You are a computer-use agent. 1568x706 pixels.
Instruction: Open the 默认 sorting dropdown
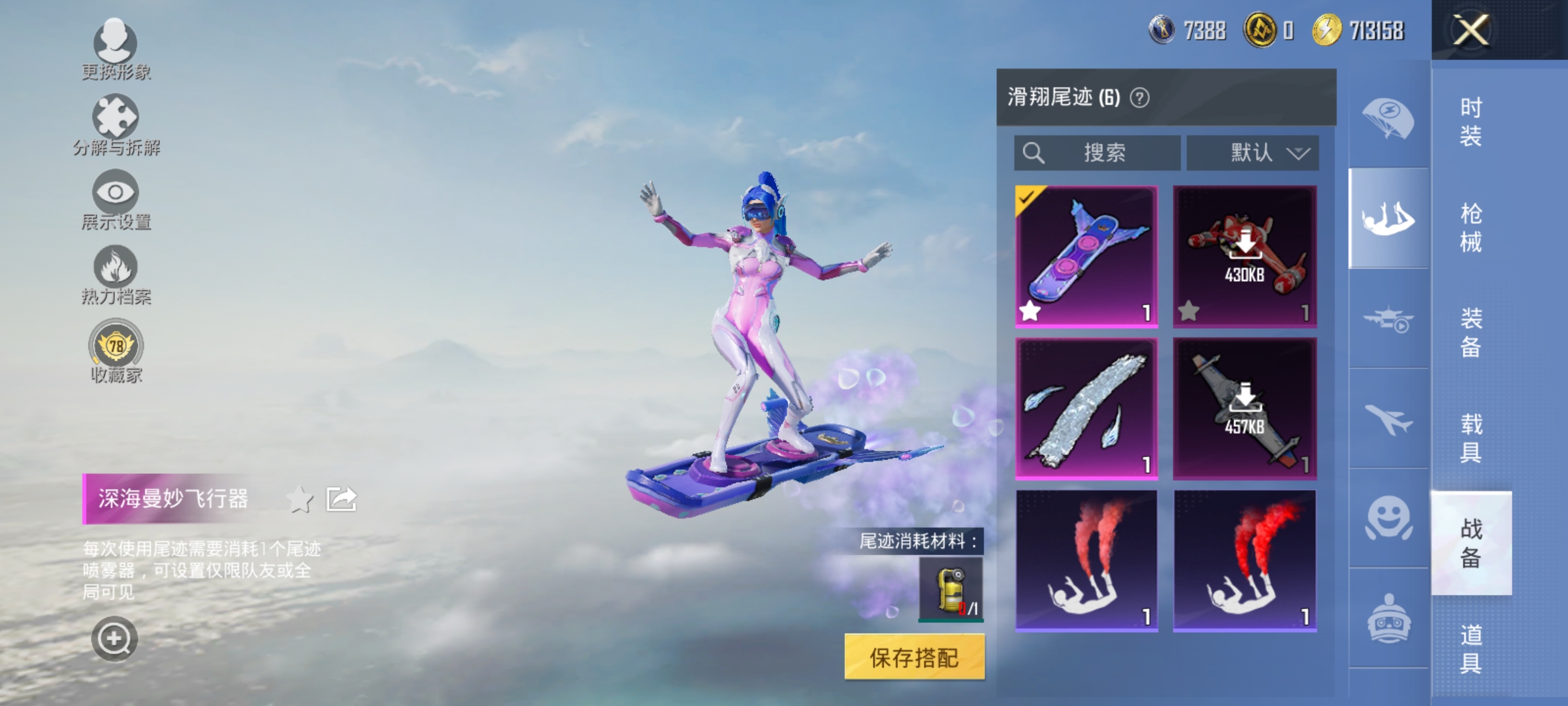click(1252, 153)
